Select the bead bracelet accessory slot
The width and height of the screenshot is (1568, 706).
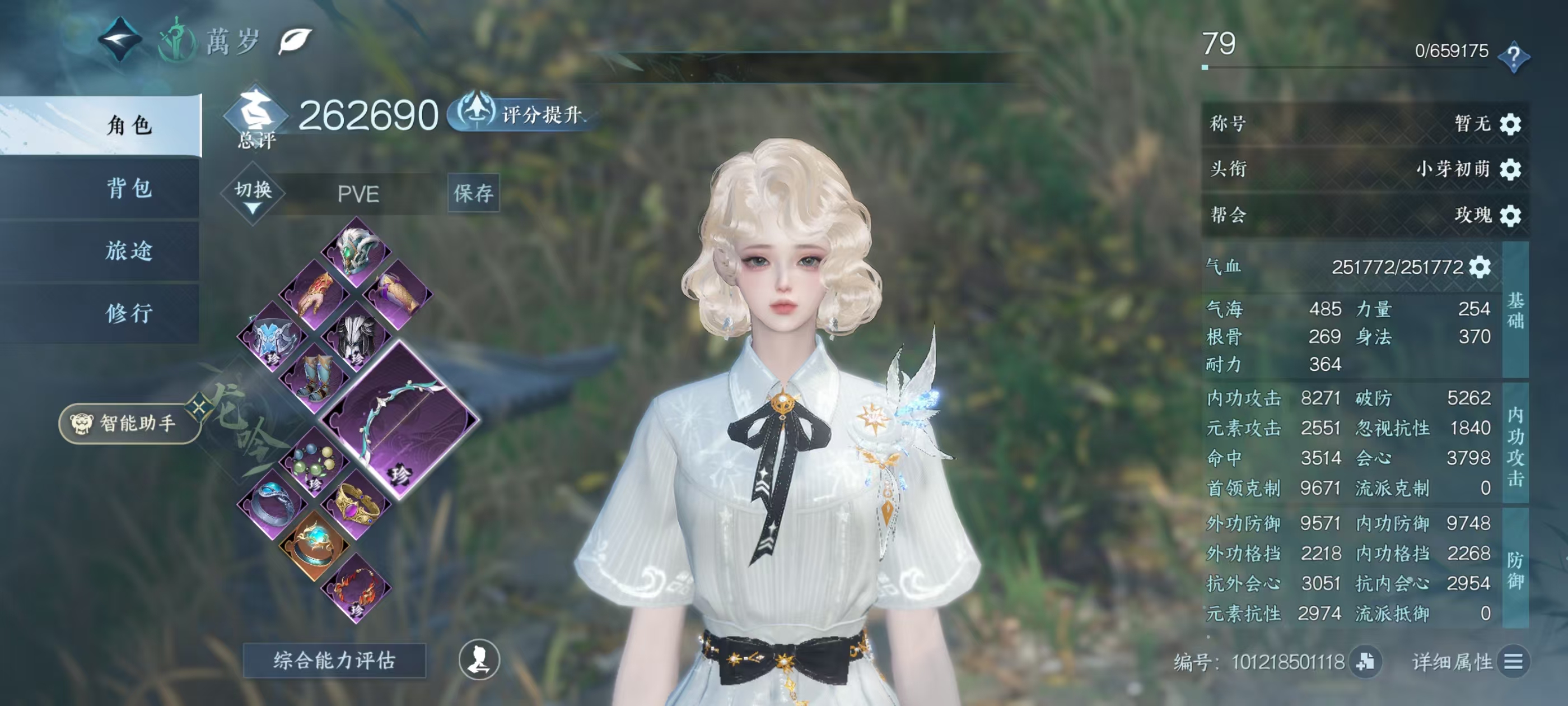pos(314,462)
